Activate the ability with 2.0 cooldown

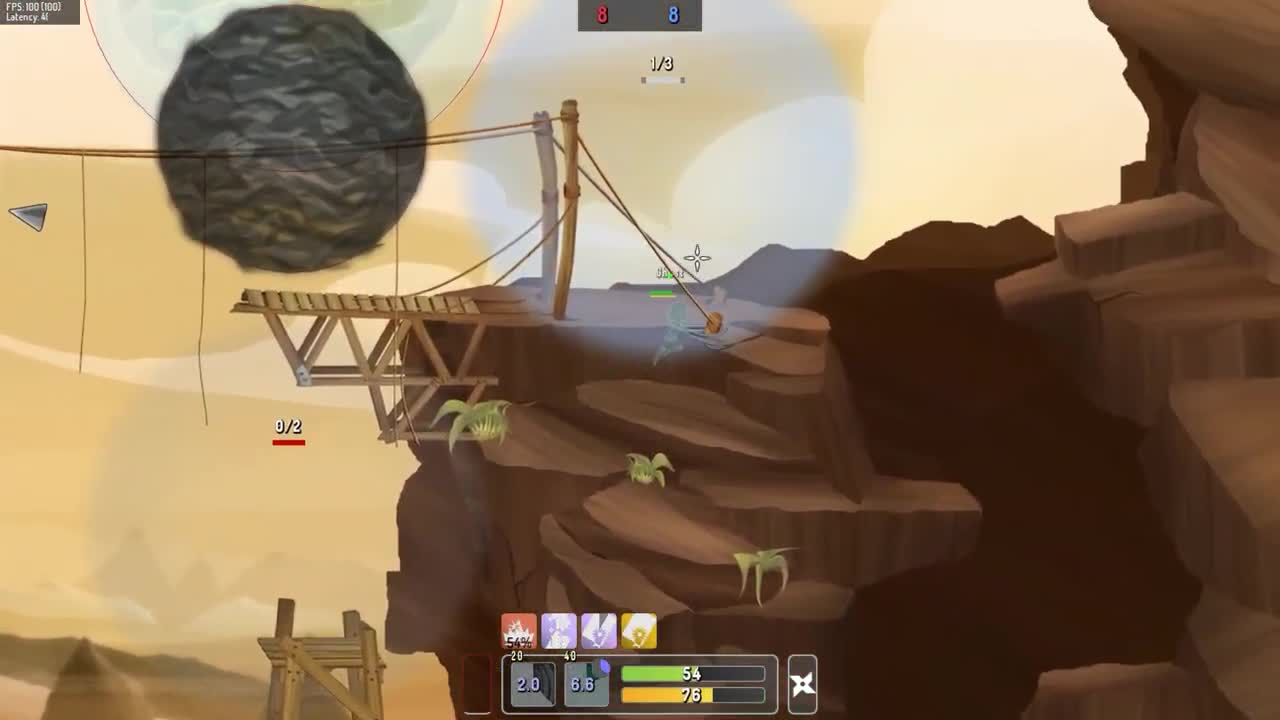(x=529, y=684)
